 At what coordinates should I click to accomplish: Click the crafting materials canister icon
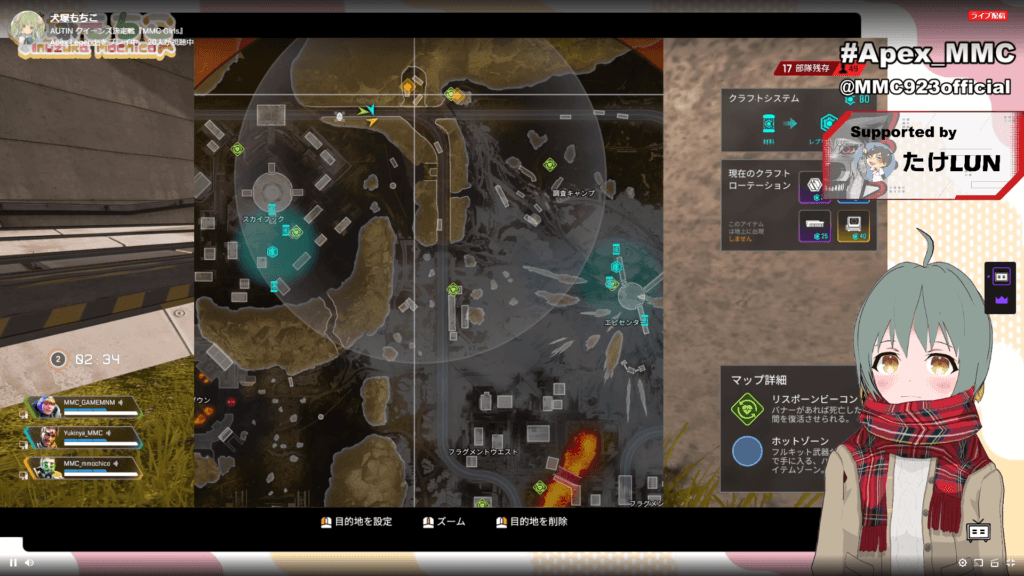coord(769,124)
